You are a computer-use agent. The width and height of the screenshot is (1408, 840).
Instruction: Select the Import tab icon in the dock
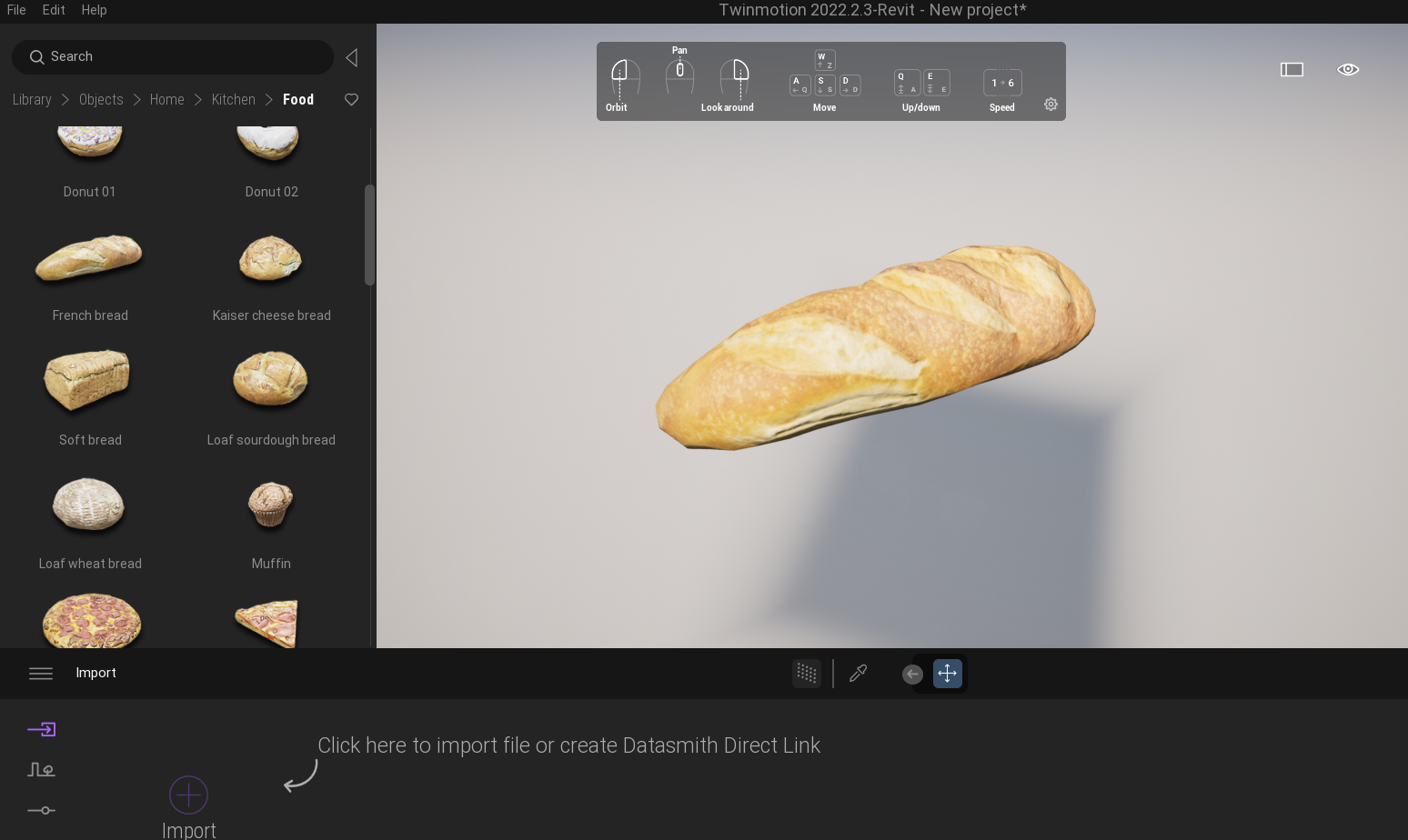click(x=41, y=729)
